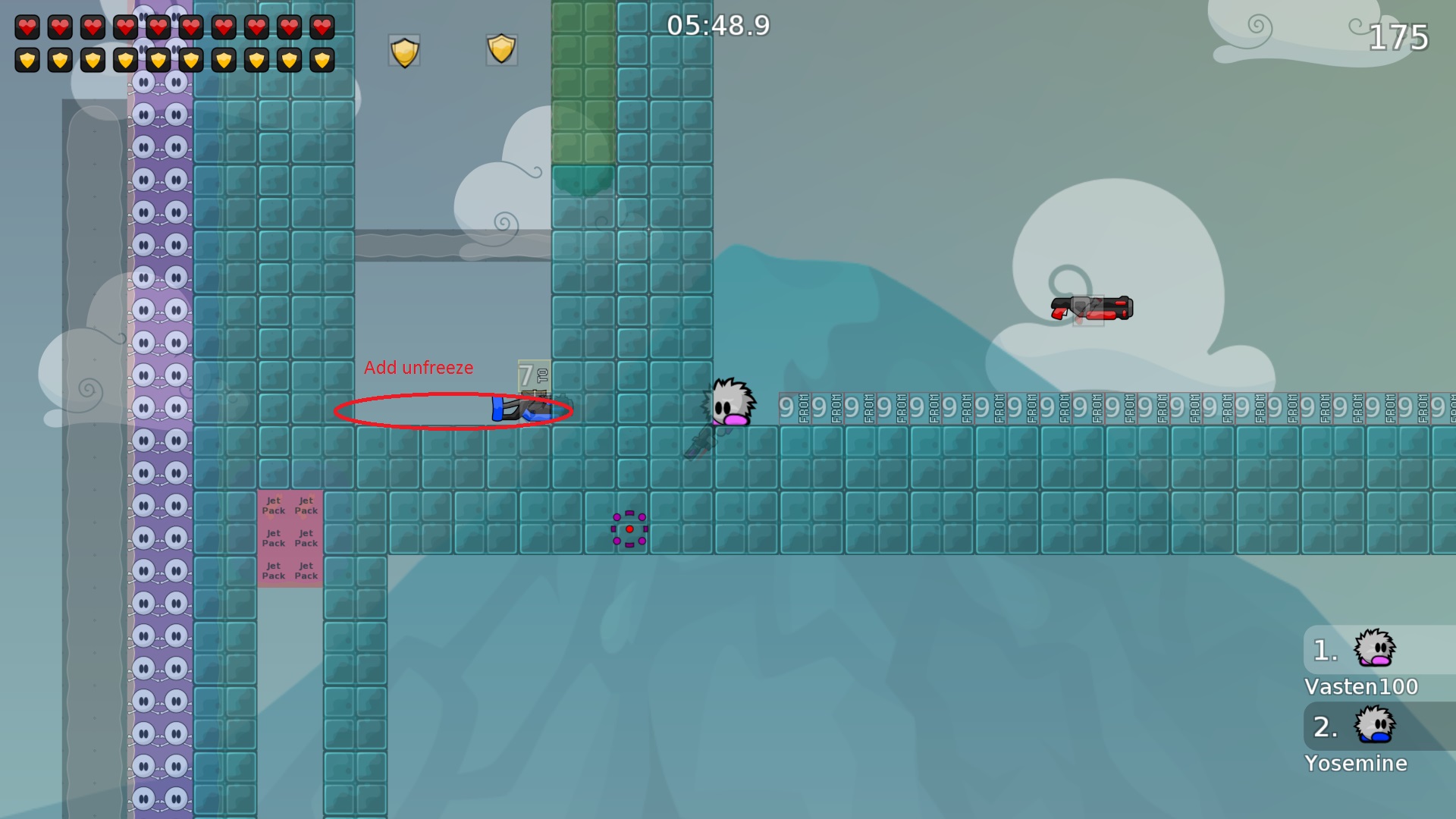Click the rightmost golden shield pickup
The width and height of the screenshot is (1456, 819).
click(500, 49)
